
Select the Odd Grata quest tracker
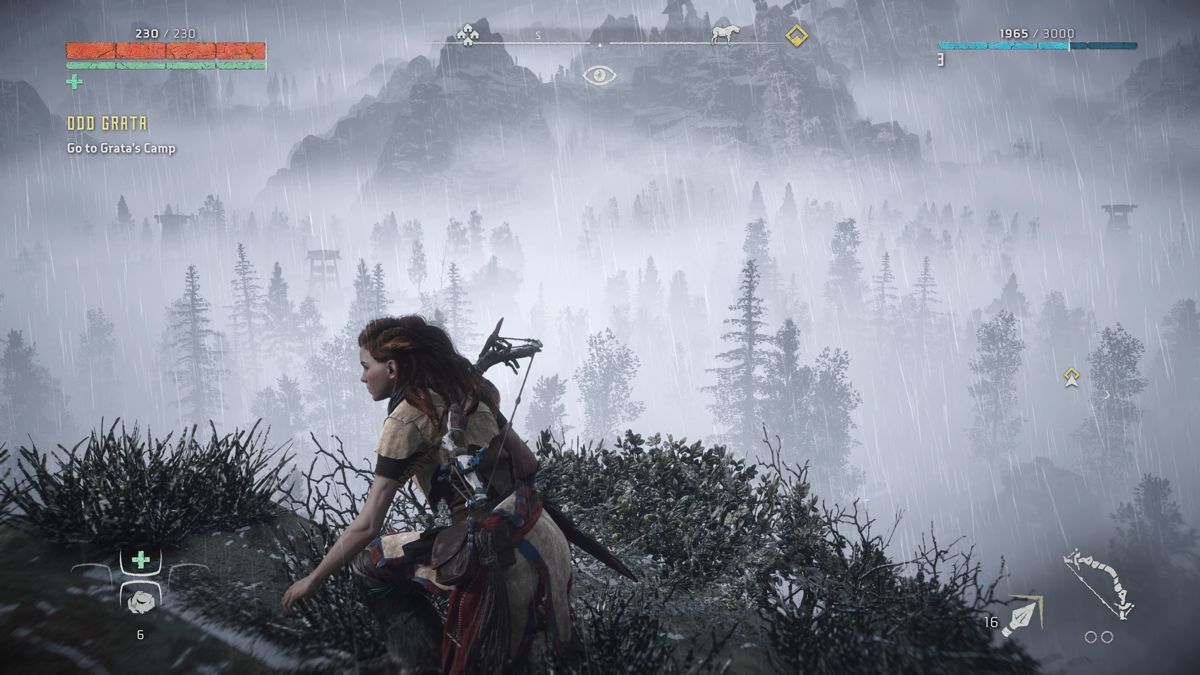pos(107,124)
